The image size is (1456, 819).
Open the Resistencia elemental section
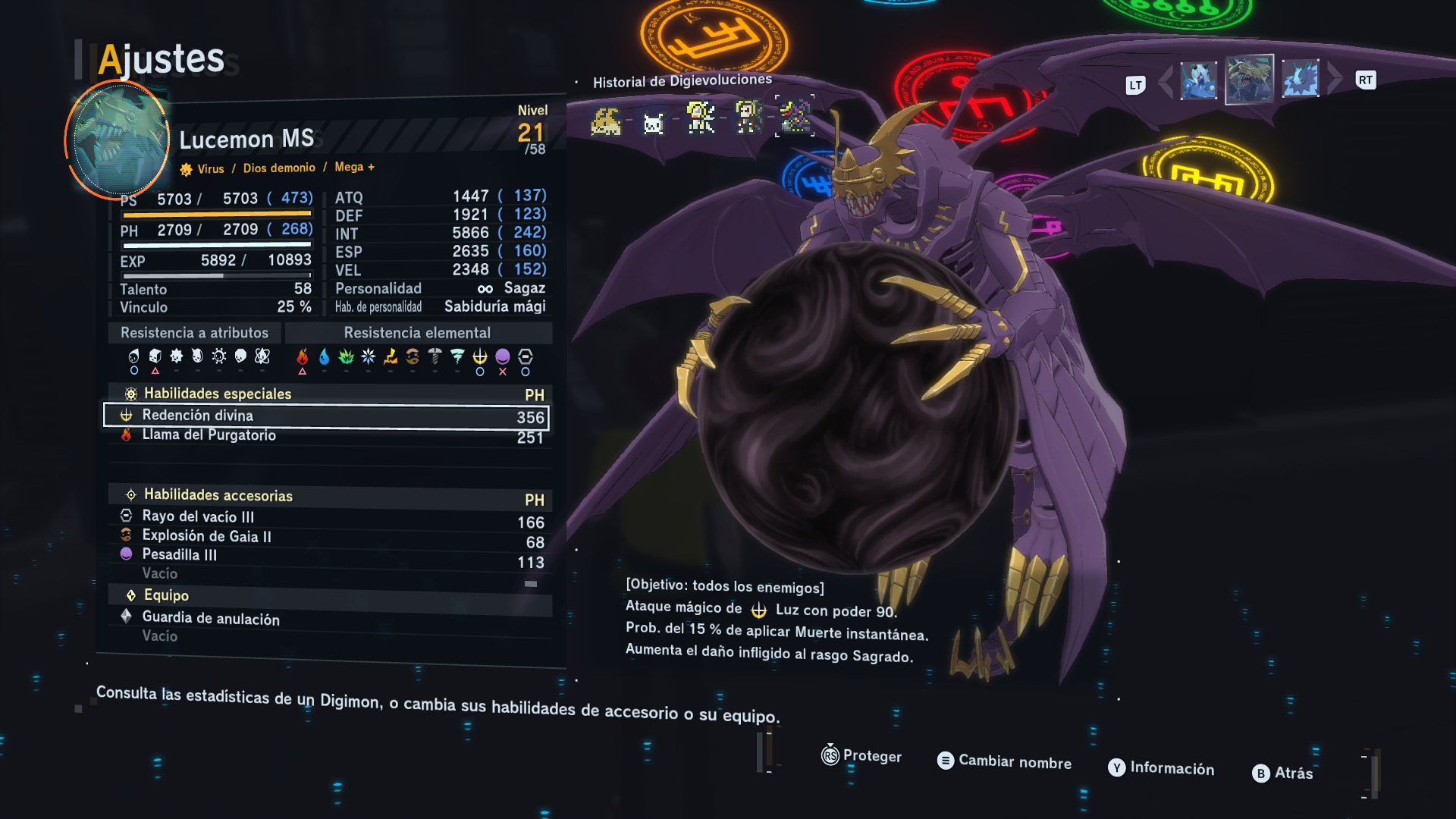click(417, 333)
